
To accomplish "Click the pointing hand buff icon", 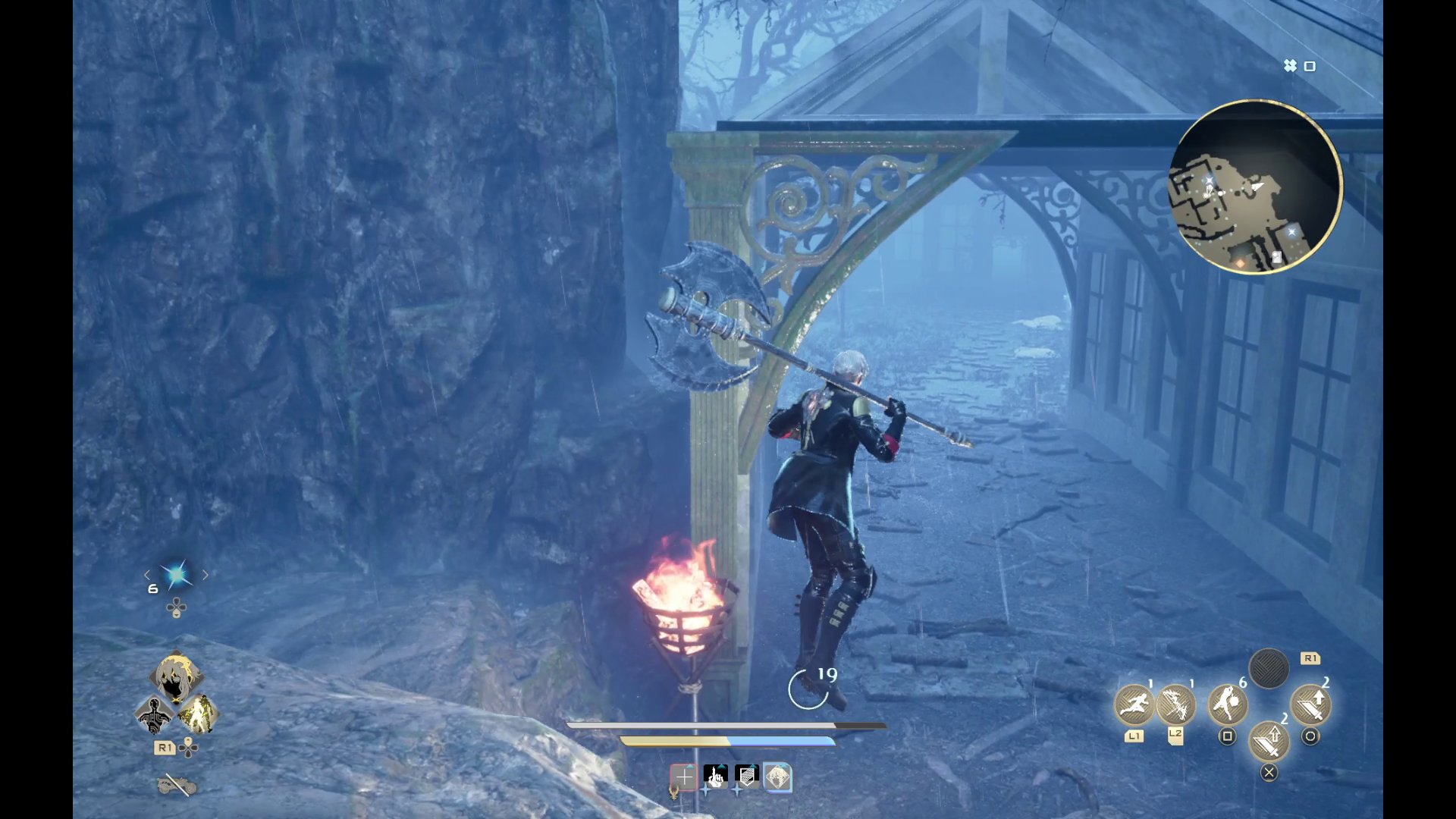I will [715, 776].
